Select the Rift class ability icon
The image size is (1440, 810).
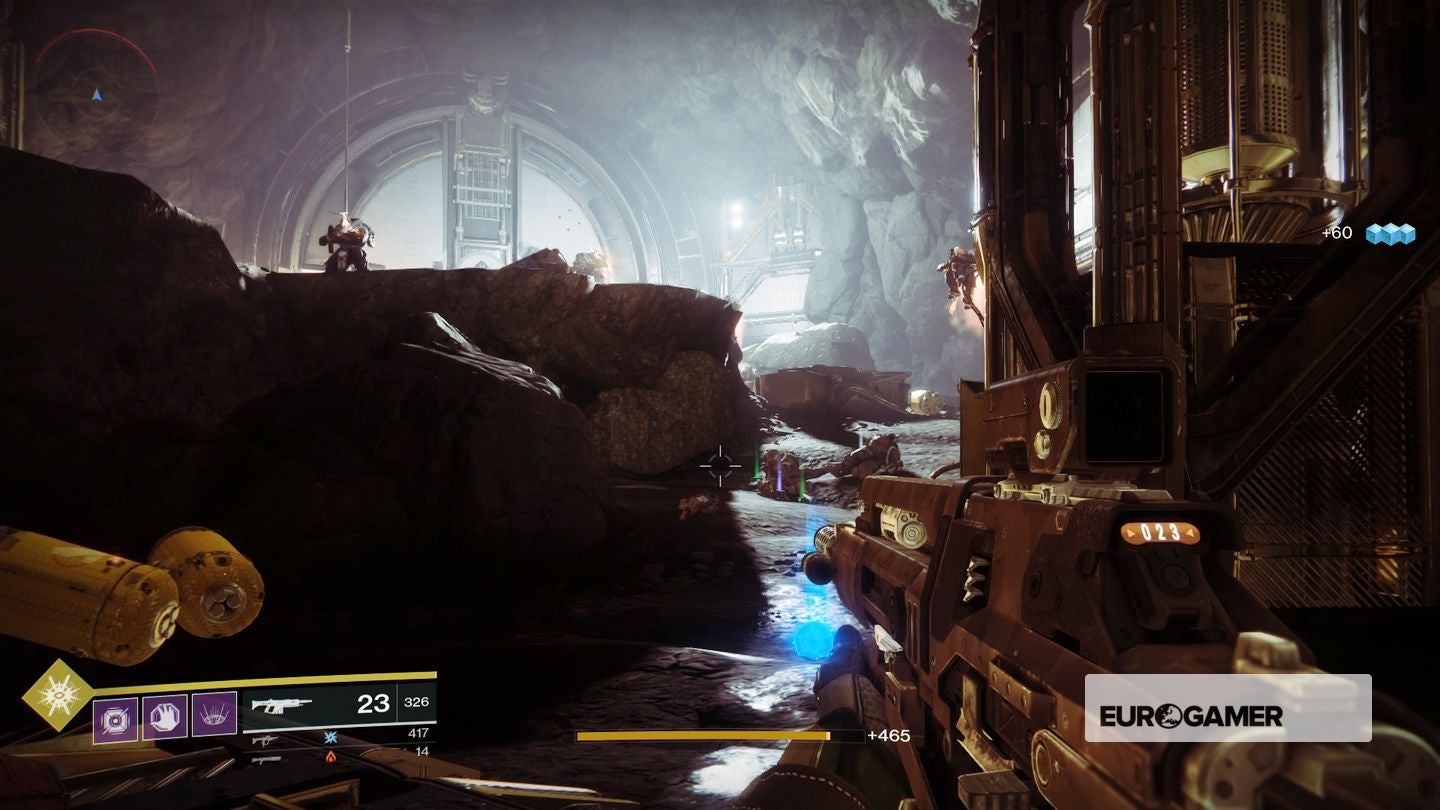215,716
